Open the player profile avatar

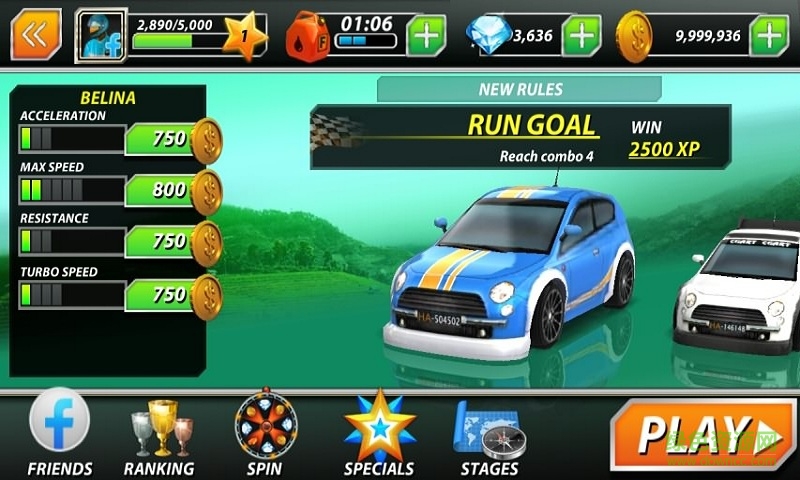[x=100, y=36]
